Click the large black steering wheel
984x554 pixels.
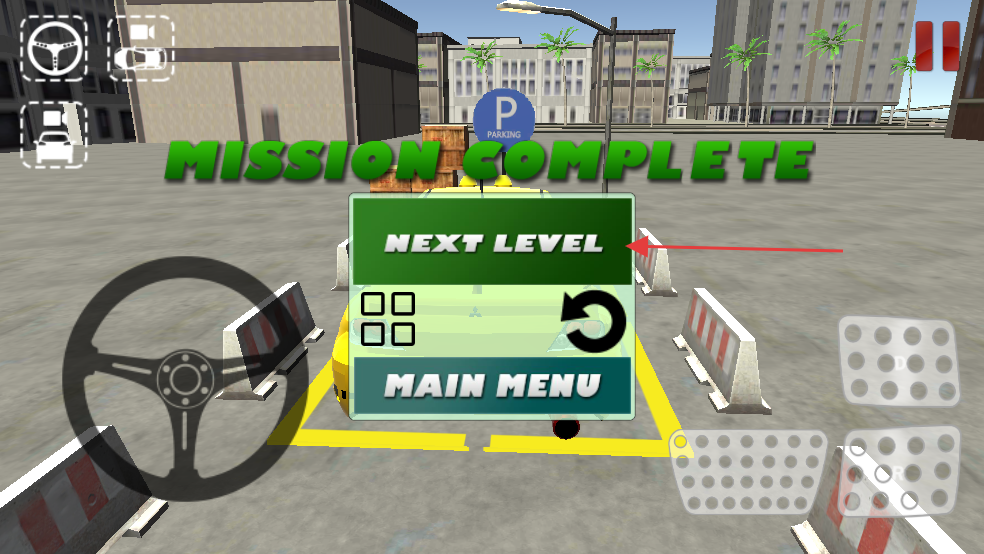pos(184,378)
